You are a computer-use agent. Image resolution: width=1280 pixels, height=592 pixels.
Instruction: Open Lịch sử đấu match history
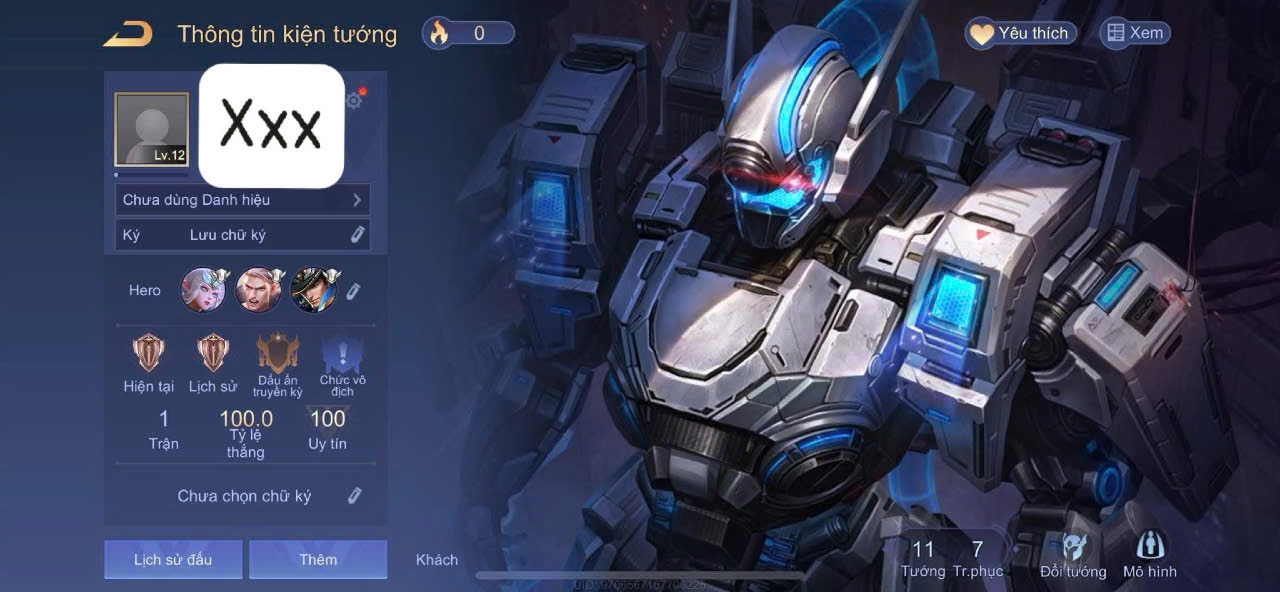(x=173, y=559)
